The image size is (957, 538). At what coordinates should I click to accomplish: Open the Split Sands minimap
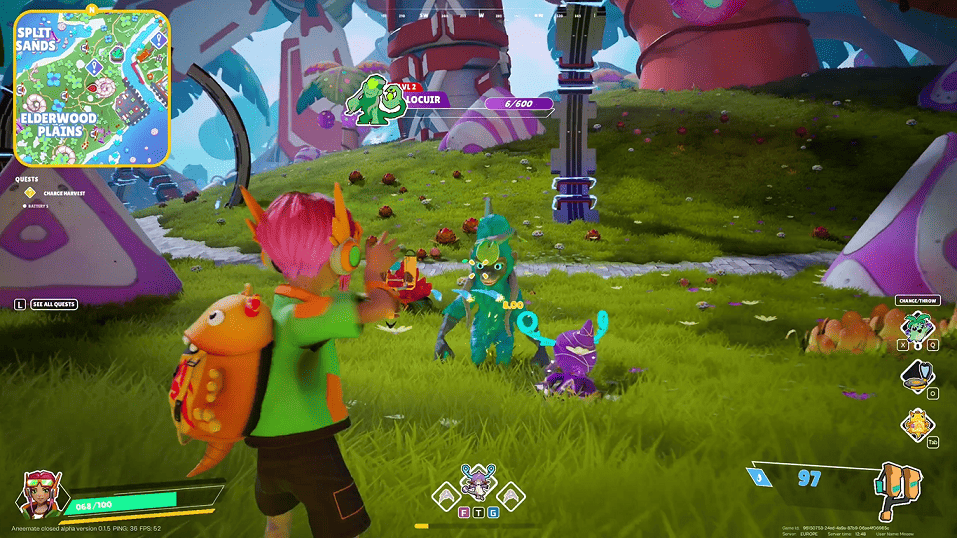click(91, 88)
